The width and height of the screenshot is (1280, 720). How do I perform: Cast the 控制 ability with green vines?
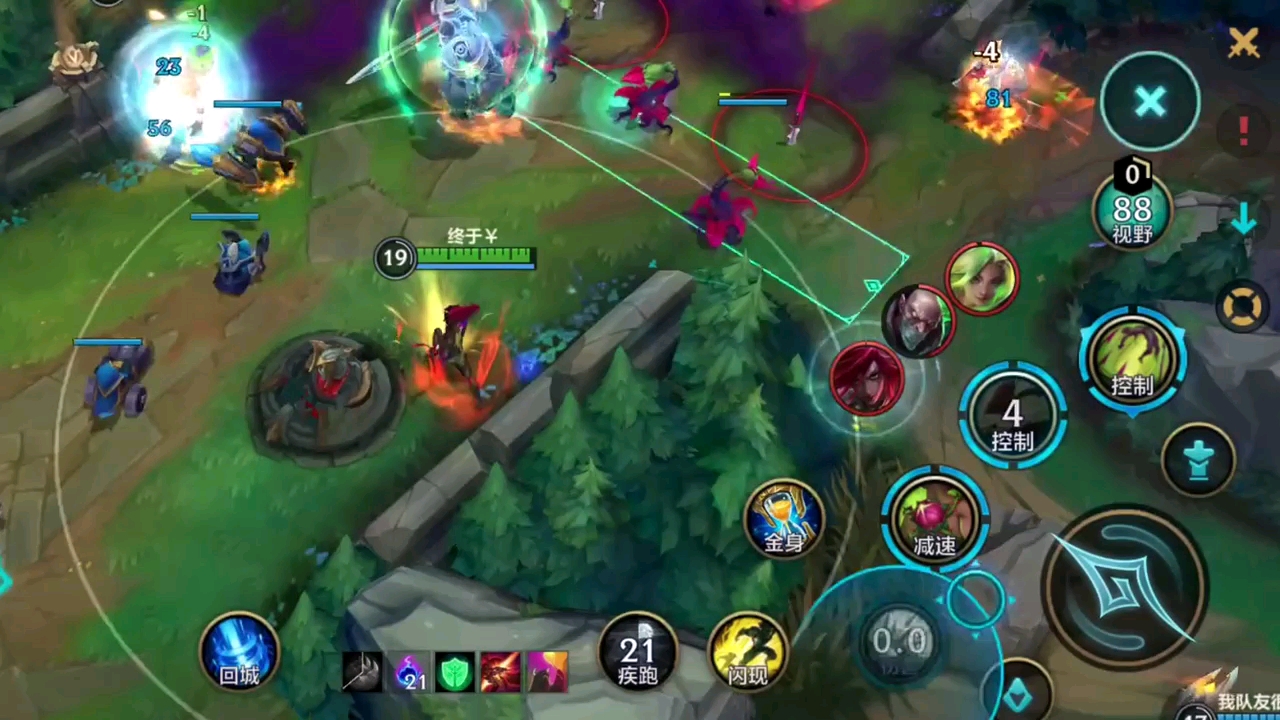(1132, 360)
